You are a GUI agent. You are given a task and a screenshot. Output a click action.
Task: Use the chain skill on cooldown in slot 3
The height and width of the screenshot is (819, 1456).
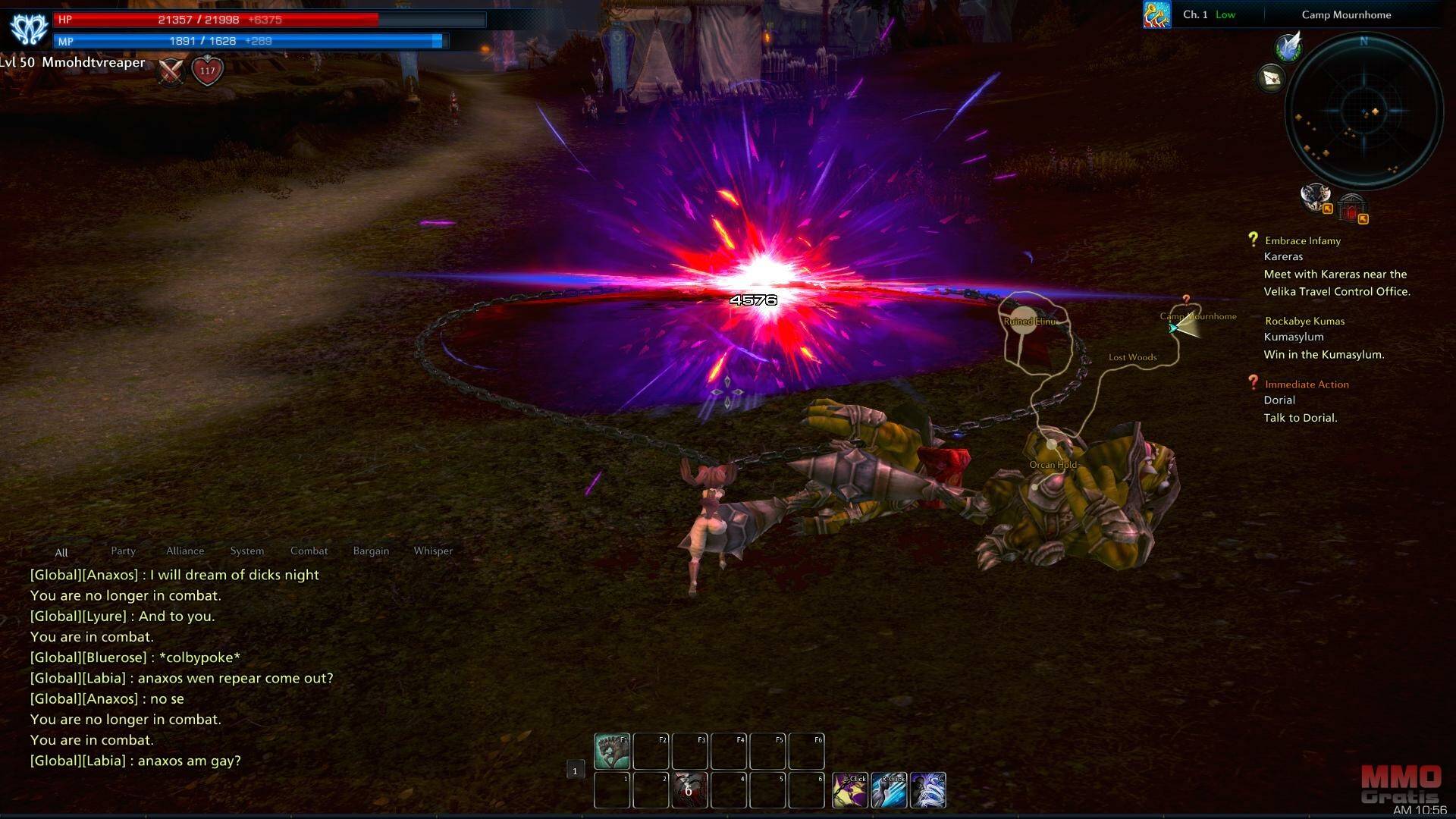(689, 790)
